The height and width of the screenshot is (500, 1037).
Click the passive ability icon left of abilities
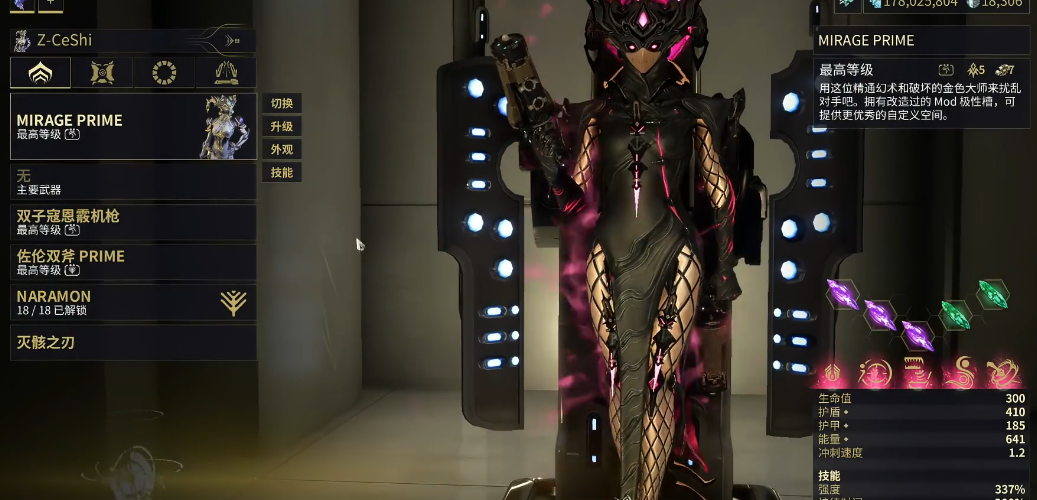[x=834, y=373]
